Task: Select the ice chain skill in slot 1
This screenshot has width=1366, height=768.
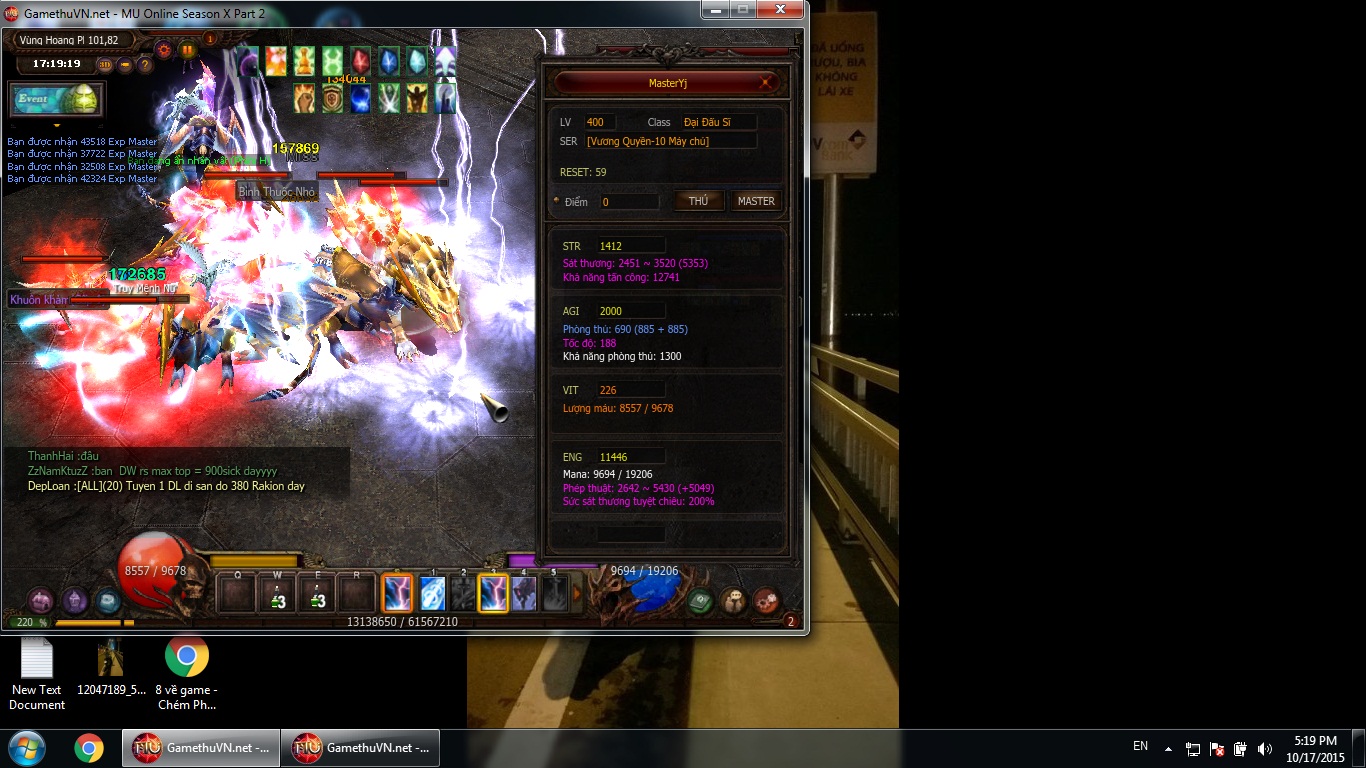Action: [x=432, y=594]
